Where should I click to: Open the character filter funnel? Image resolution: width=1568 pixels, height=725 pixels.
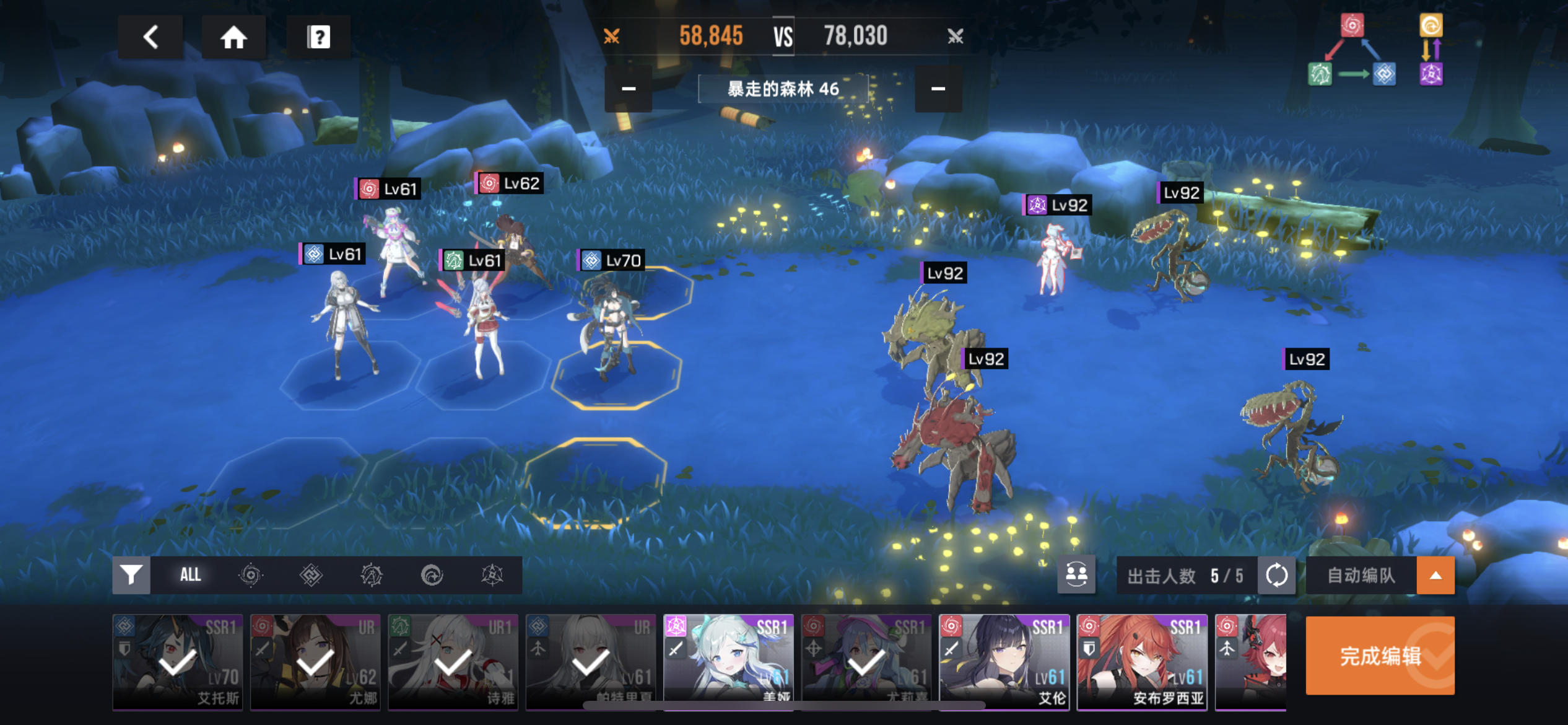click(x=131, y=575)
